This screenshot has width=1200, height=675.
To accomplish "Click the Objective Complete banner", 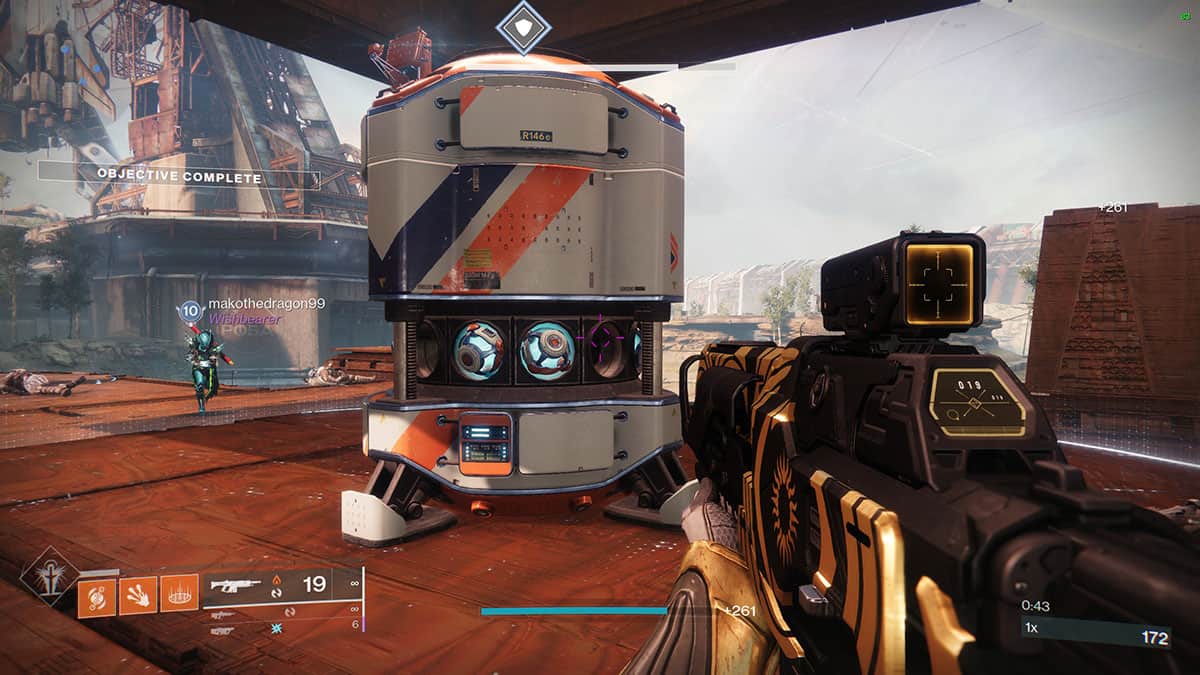I will pos(179,178).
